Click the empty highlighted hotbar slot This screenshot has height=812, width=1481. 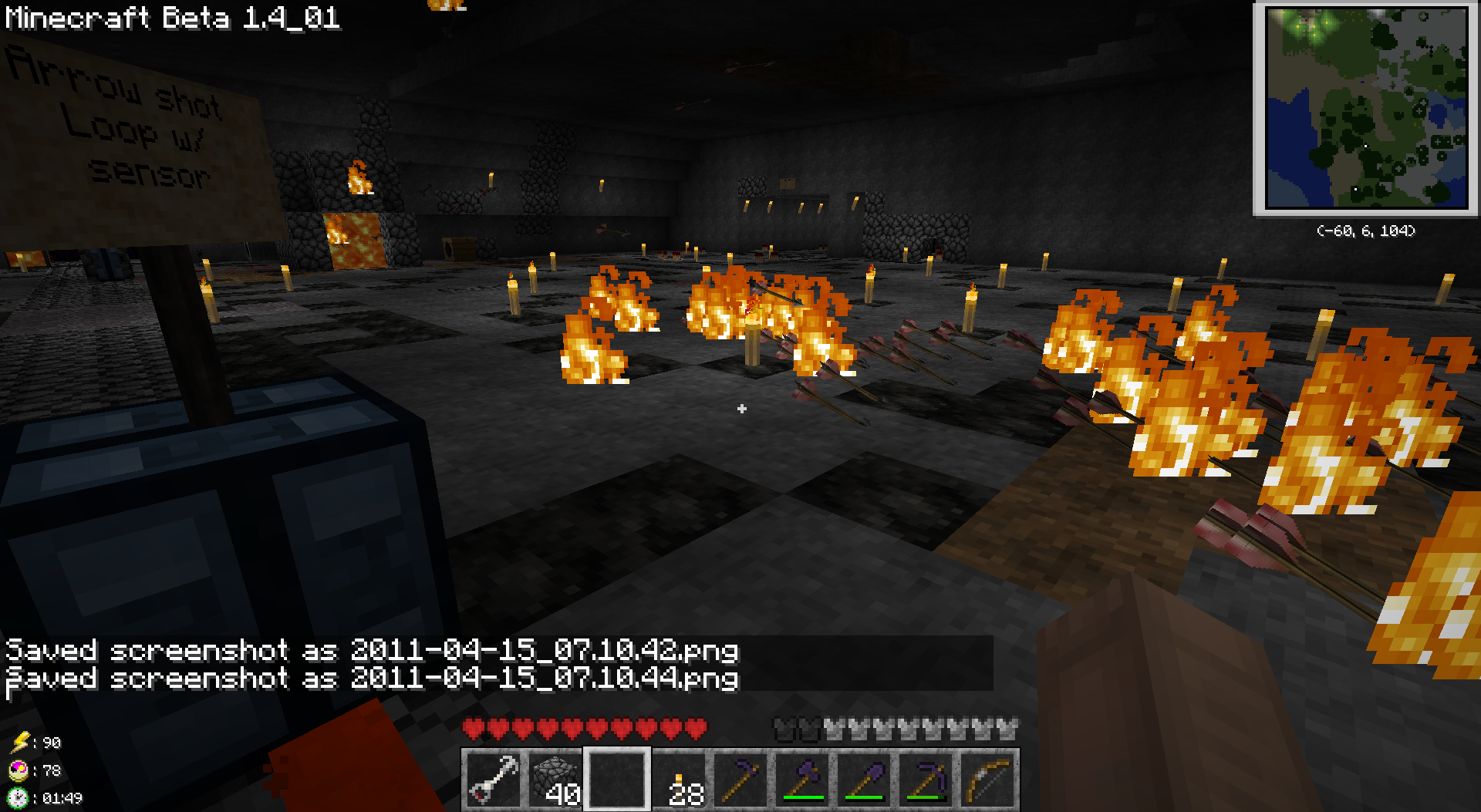pos(617,780)
